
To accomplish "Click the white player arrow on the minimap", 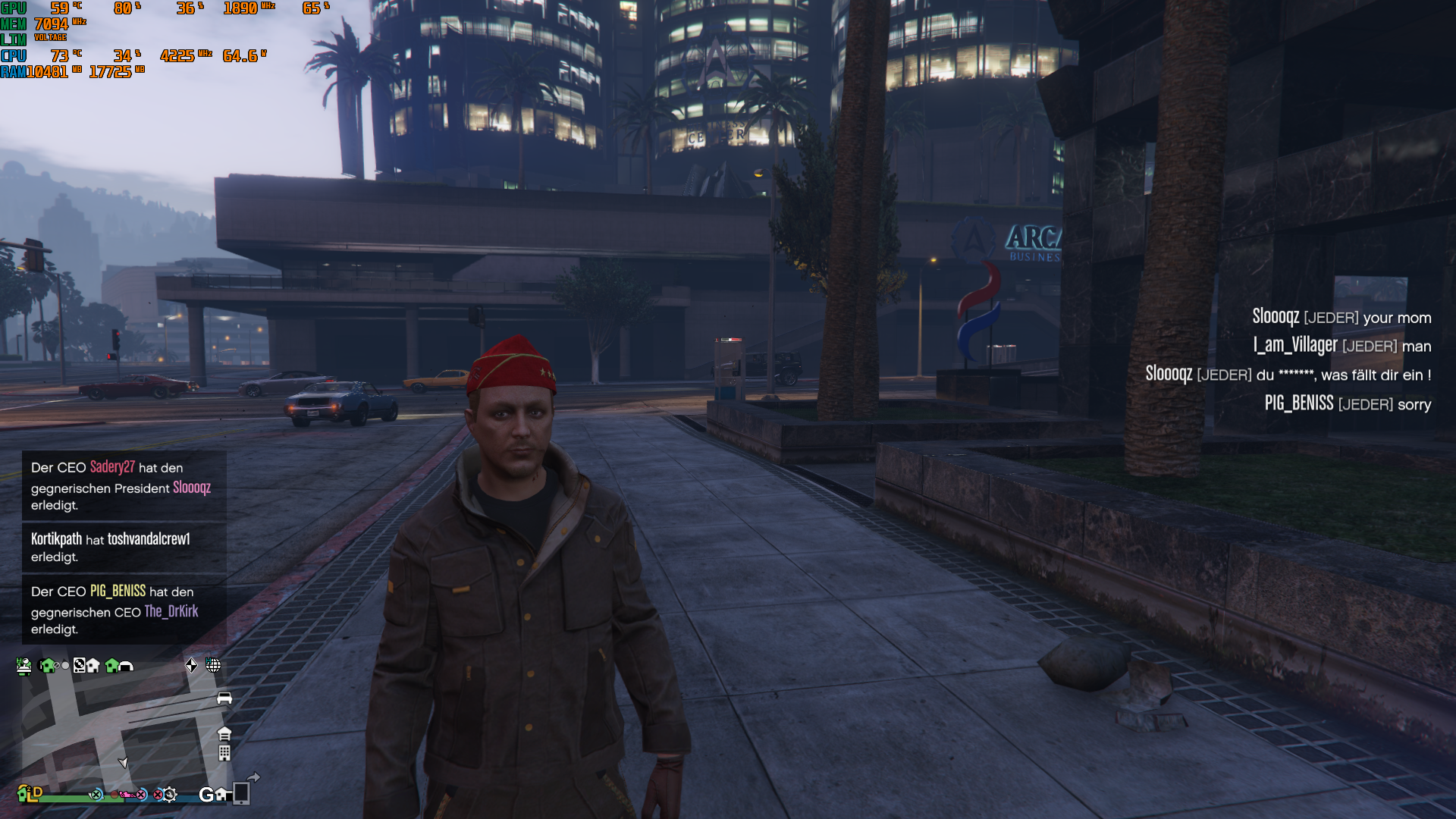I will (124, 762).
